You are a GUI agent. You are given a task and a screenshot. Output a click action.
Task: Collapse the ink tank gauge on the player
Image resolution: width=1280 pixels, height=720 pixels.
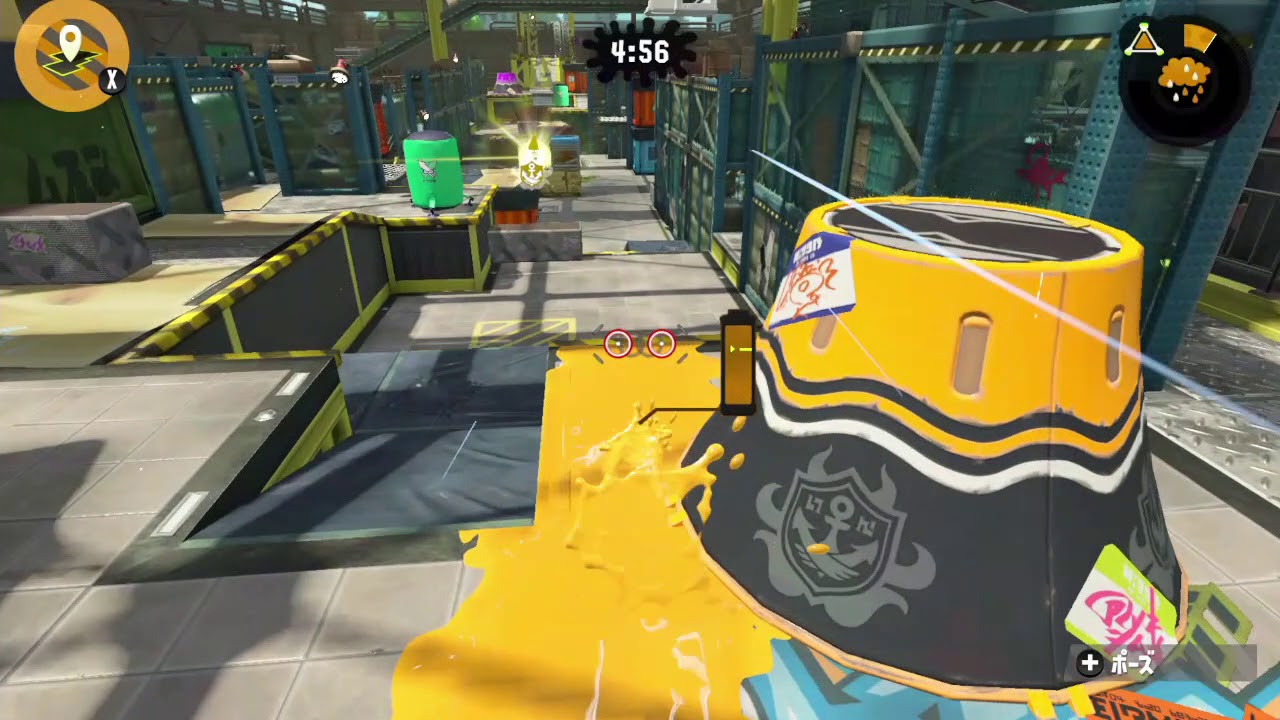coord(737,362)
